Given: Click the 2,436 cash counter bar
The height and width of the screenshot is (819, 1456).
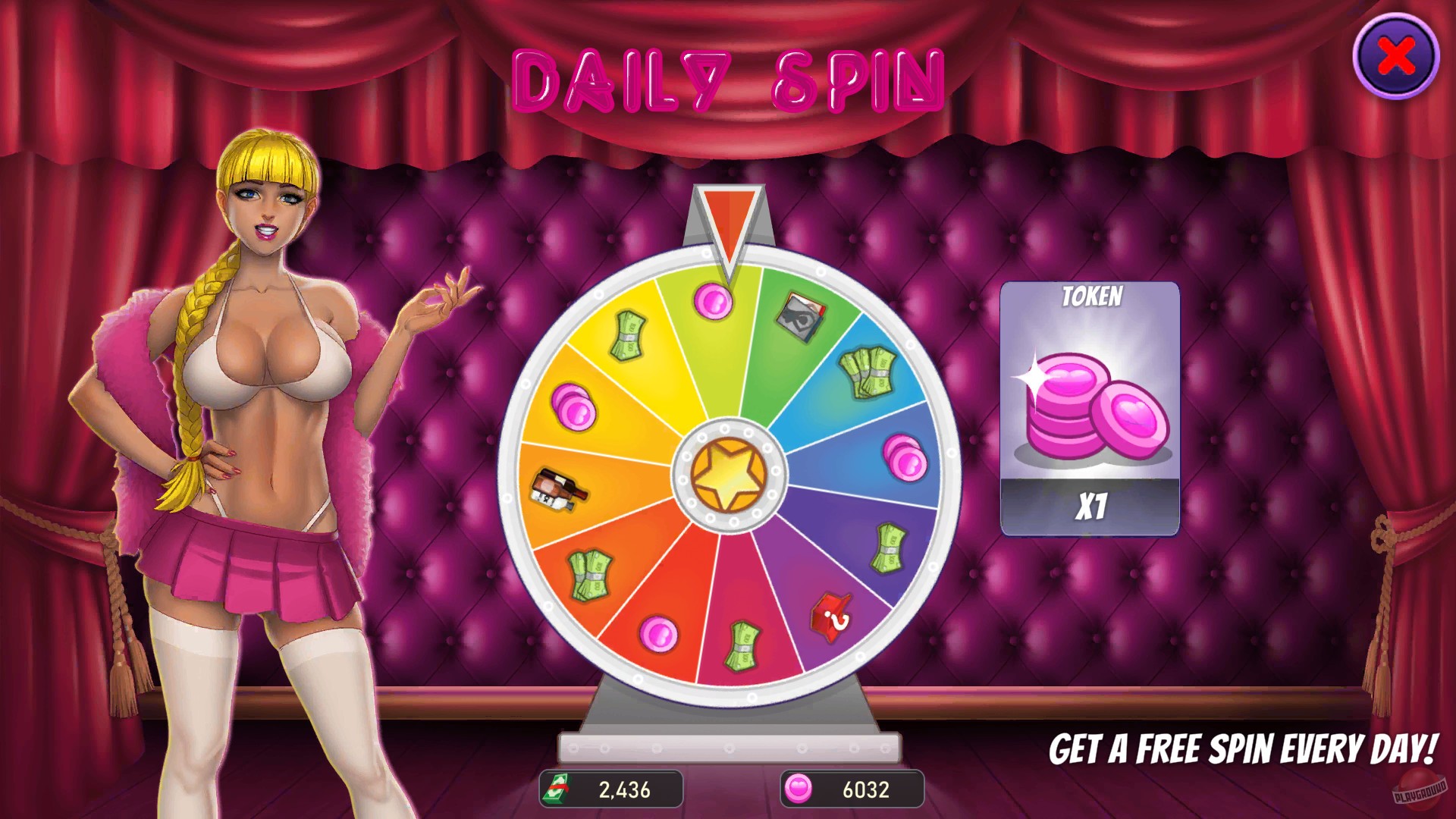Looking at the screenshot, I should click(610, 789).
